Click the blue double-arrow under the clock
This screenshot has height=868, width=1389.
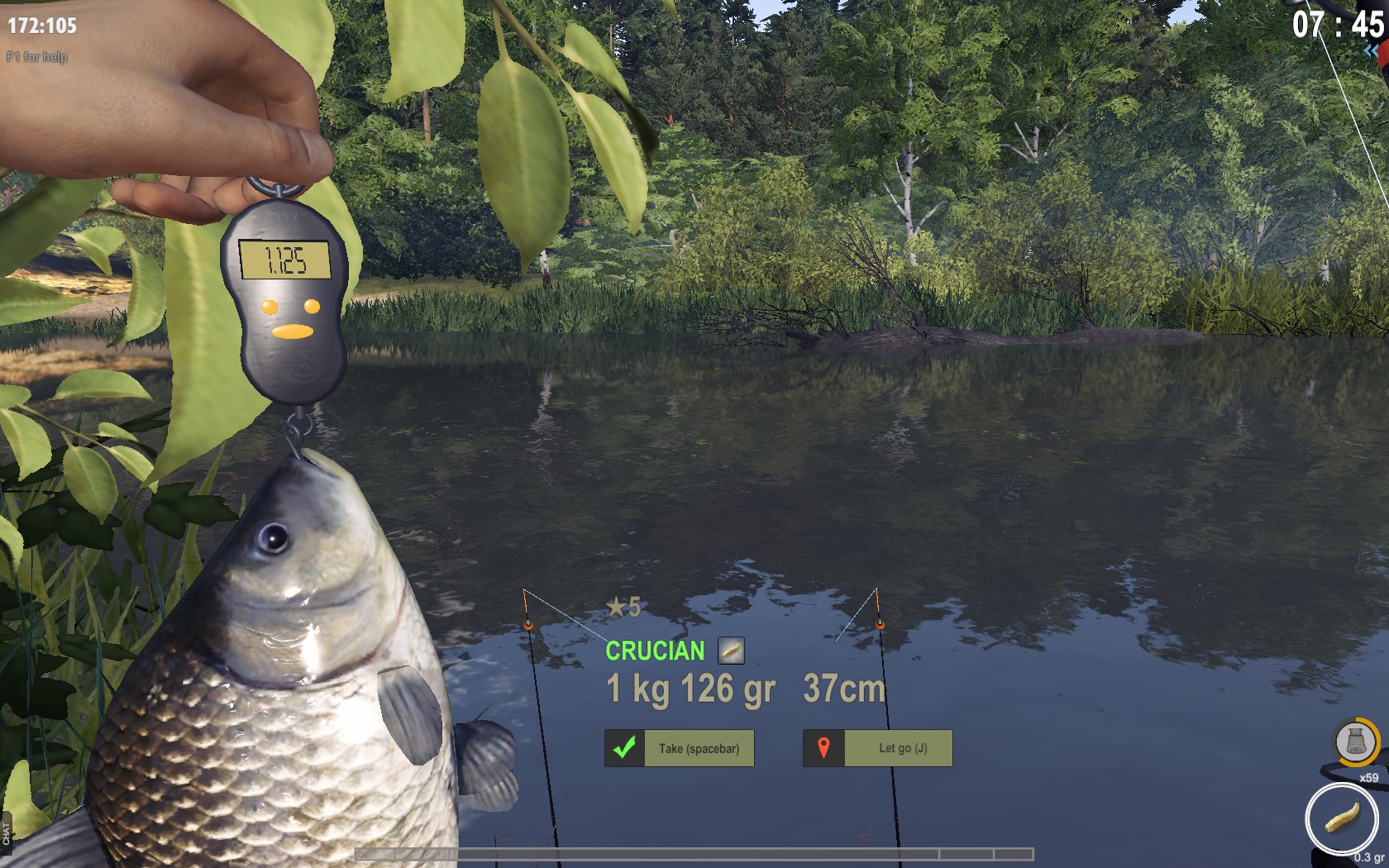[x=1372, y=51]
